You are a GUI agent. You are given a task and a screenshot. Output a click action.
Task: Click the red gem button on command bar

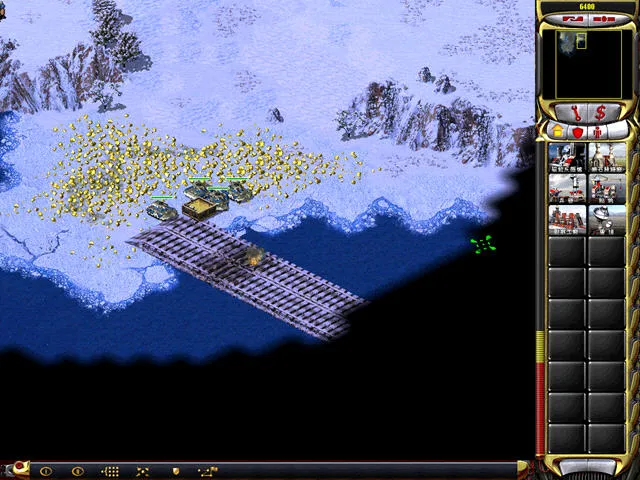click(x=18, y=468)
